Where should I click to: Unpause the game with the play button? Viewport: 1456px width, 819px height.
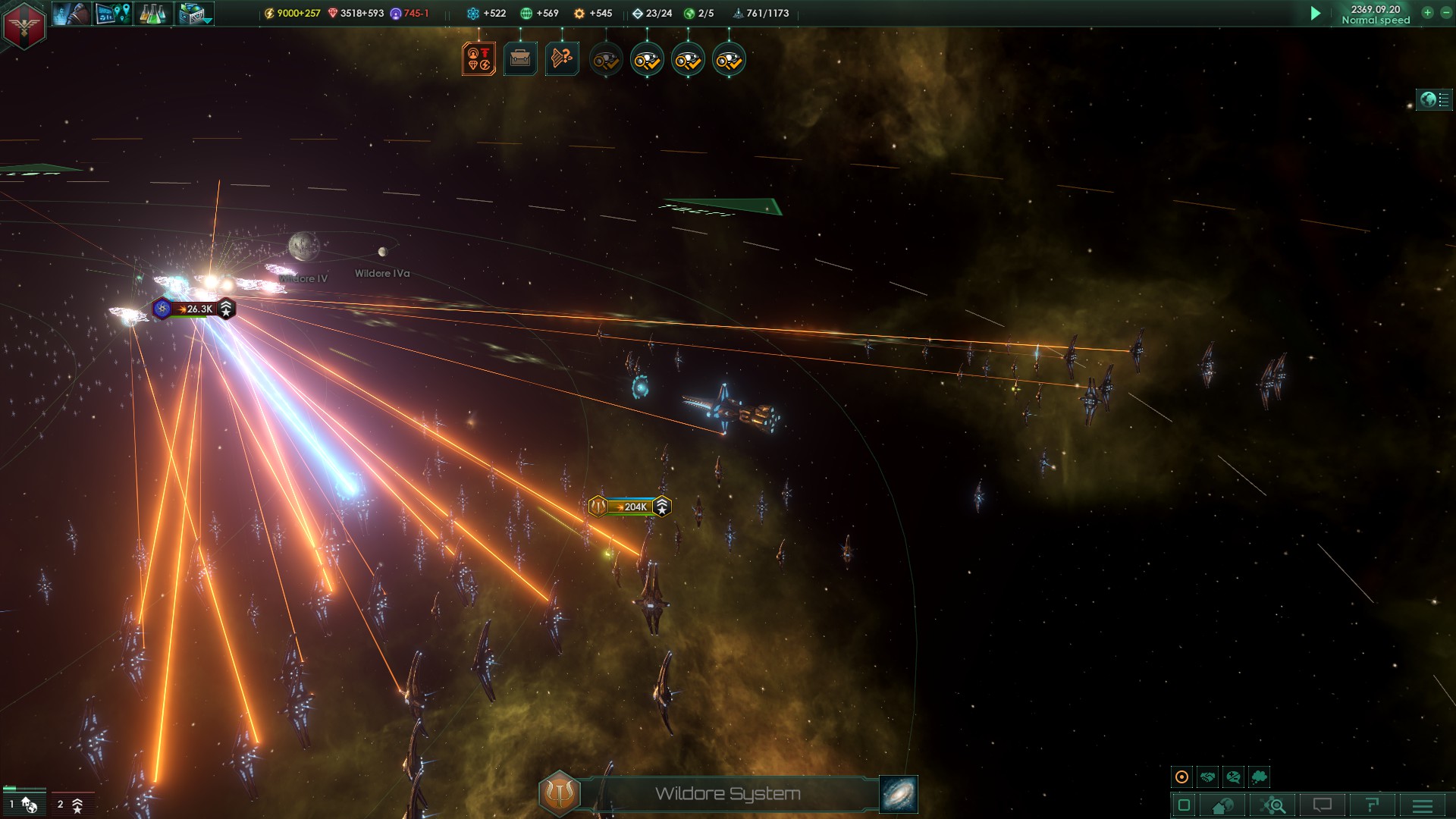click(x=1314, y=13)
